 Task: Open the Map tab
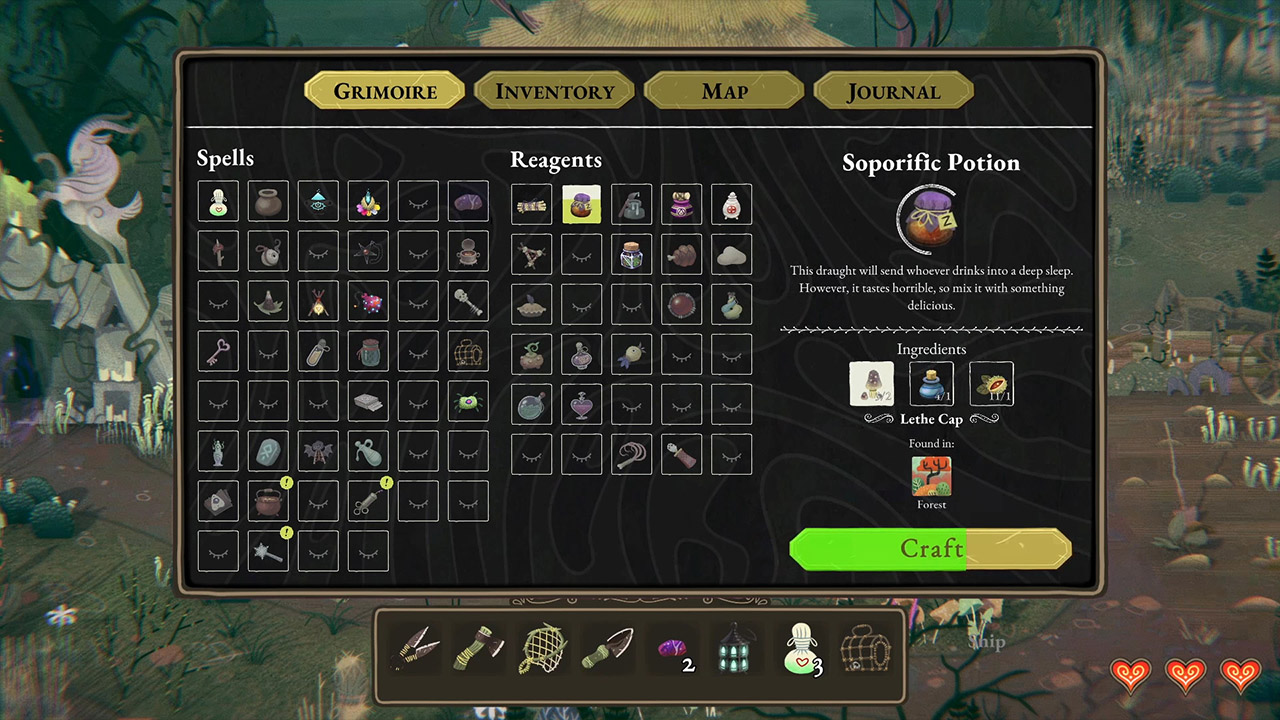(x=724, y=91)
